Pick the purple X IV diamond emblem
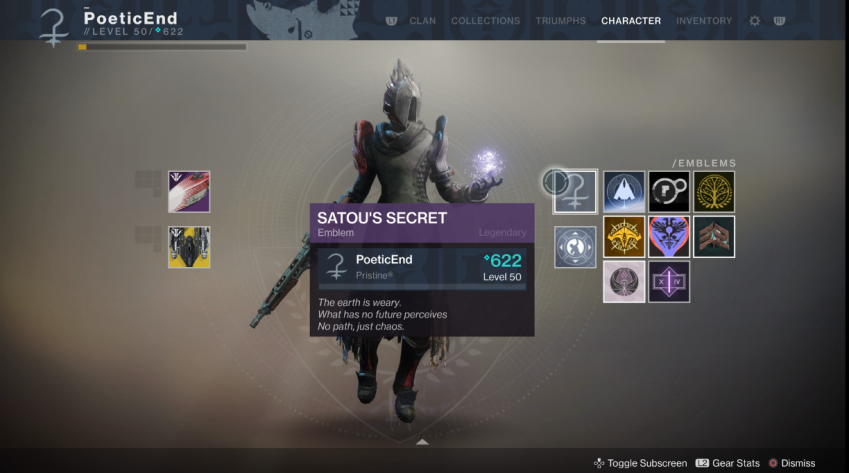 (669, 281)
